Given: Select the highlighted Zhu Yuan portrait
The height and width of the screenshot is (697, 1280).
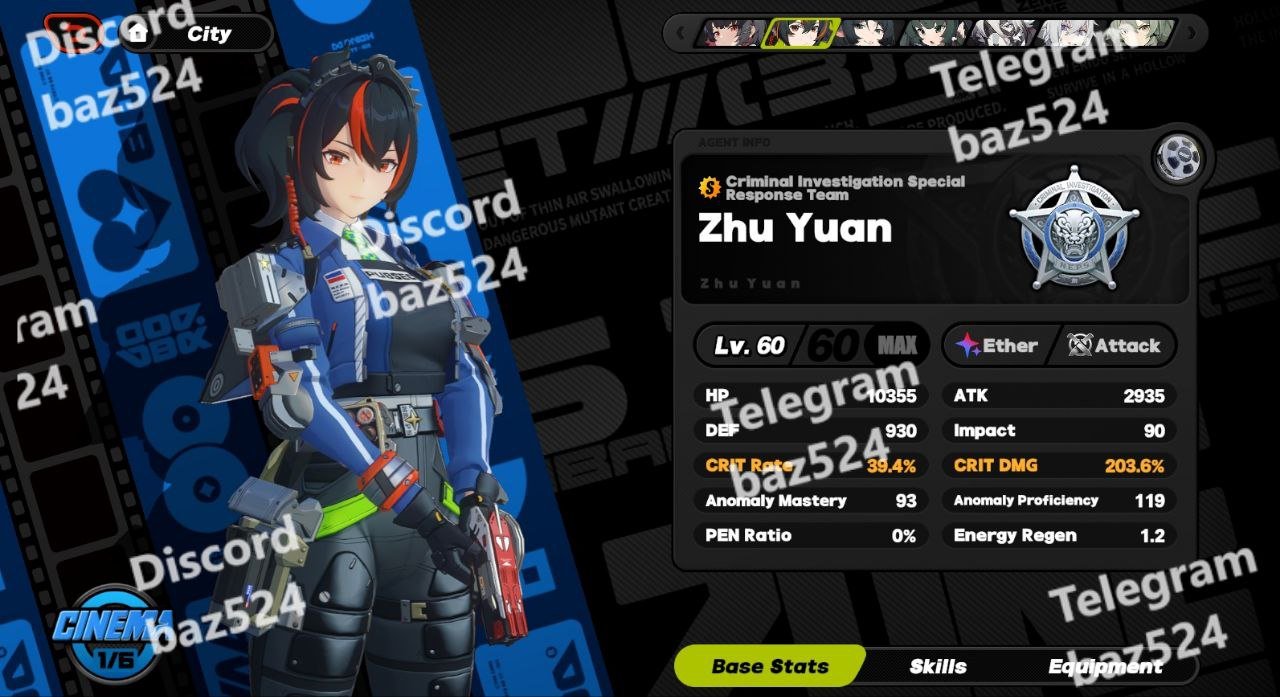Looking at the screenshot, I should pos(795,33).
